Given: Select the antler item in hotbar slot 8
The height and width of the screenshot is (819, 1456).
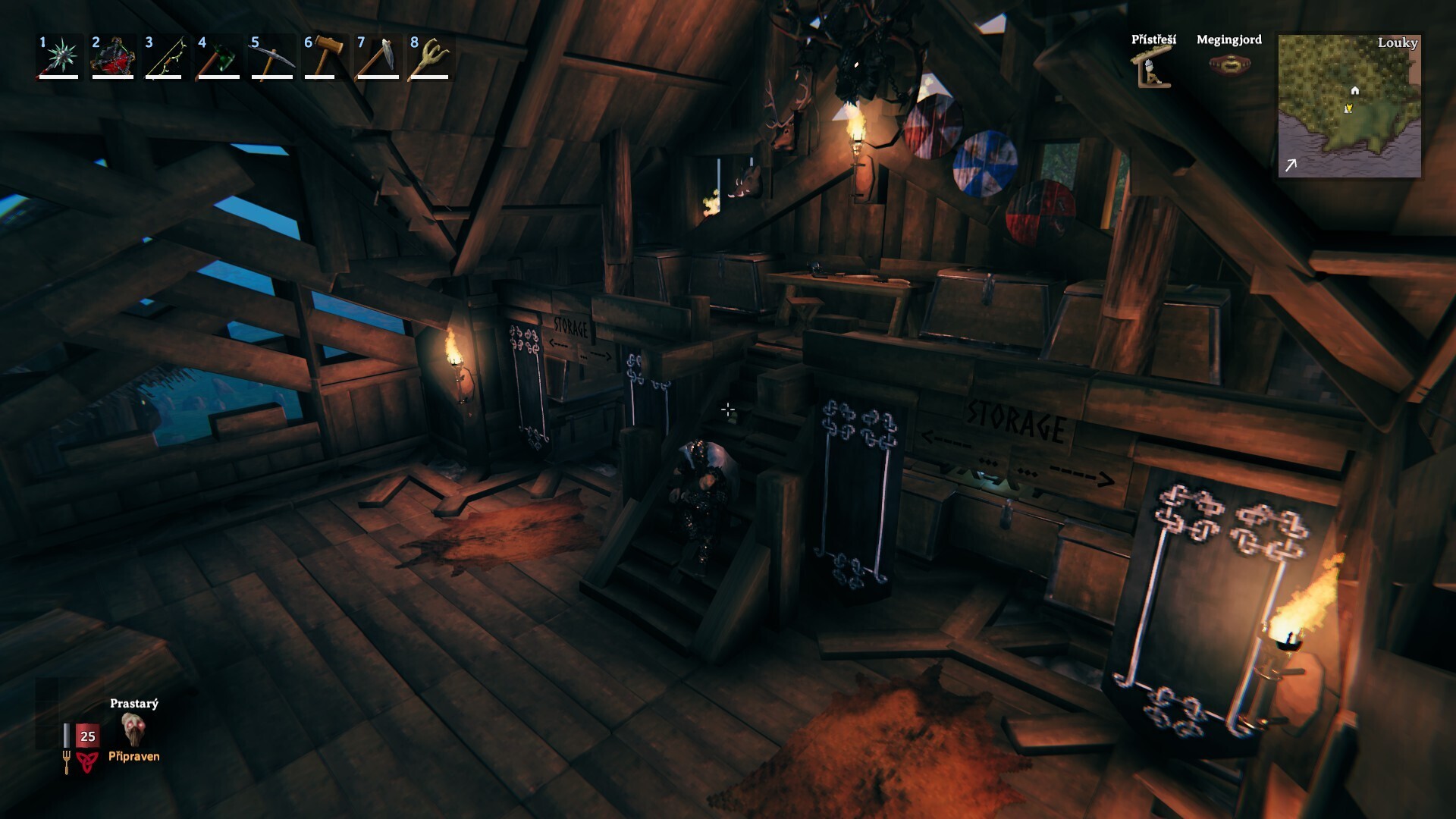Looking at the screenshot, I should click(428, 55).
